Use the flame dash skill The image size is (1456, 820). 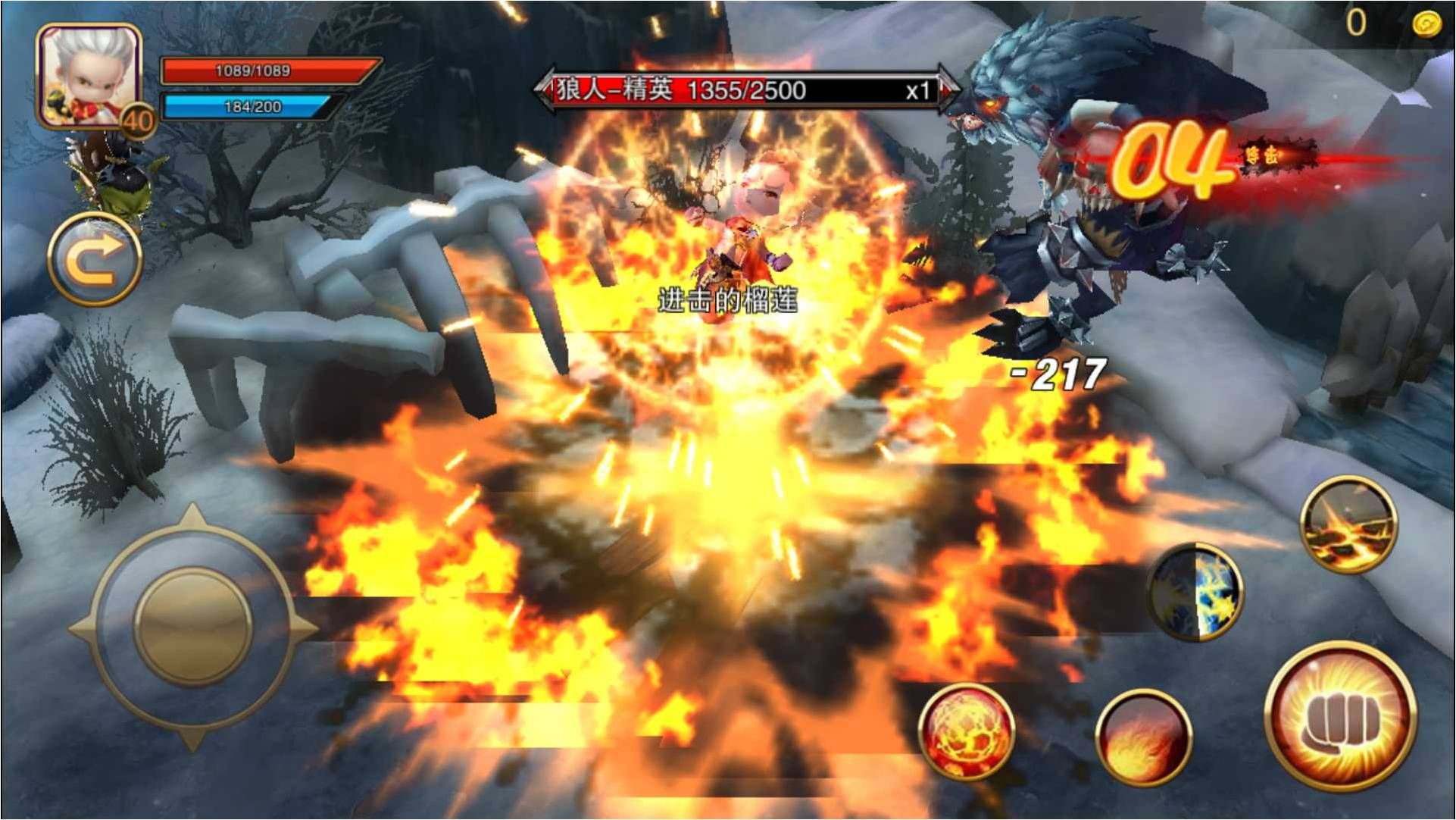coord(1143,738)
